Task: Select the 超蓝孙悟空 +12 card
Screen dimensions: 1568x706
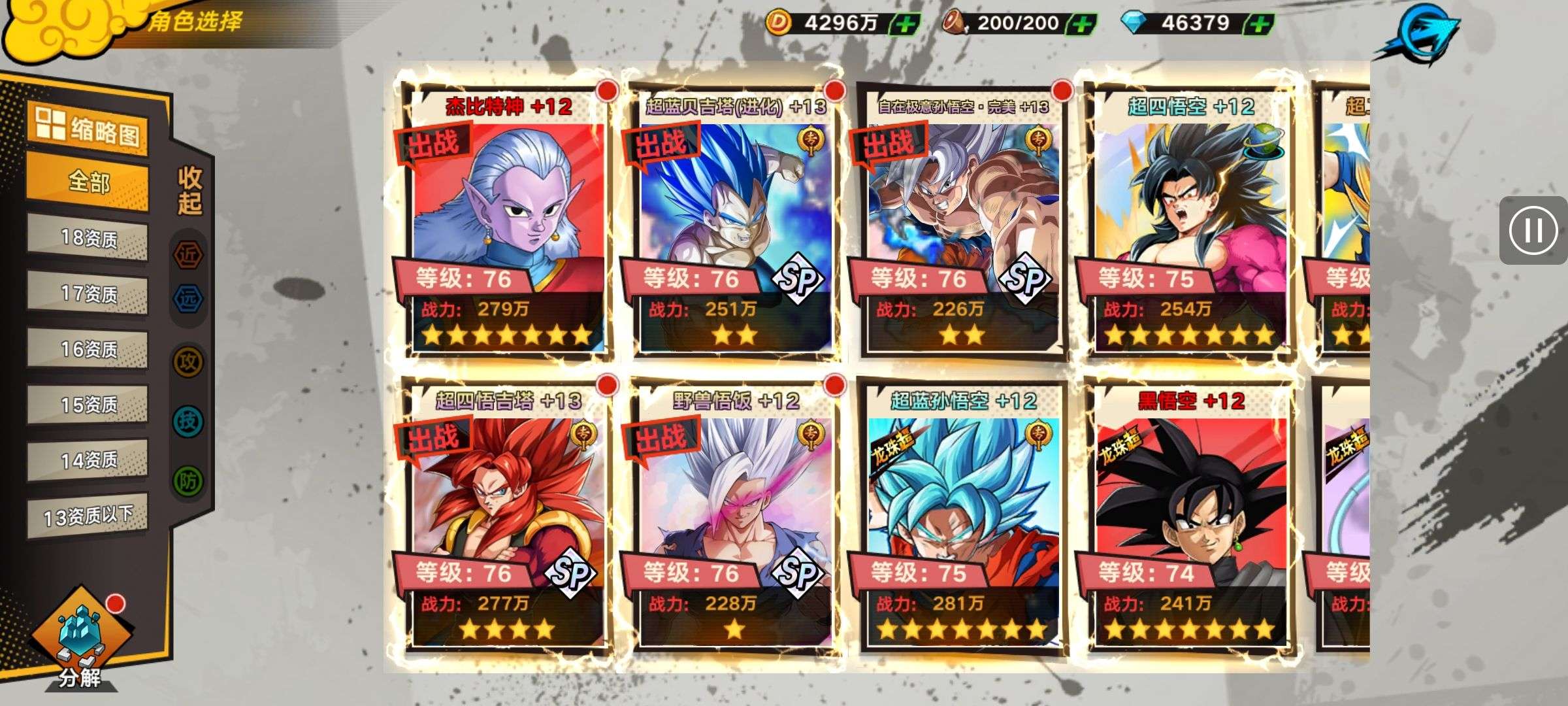Action: coord(963,516)
